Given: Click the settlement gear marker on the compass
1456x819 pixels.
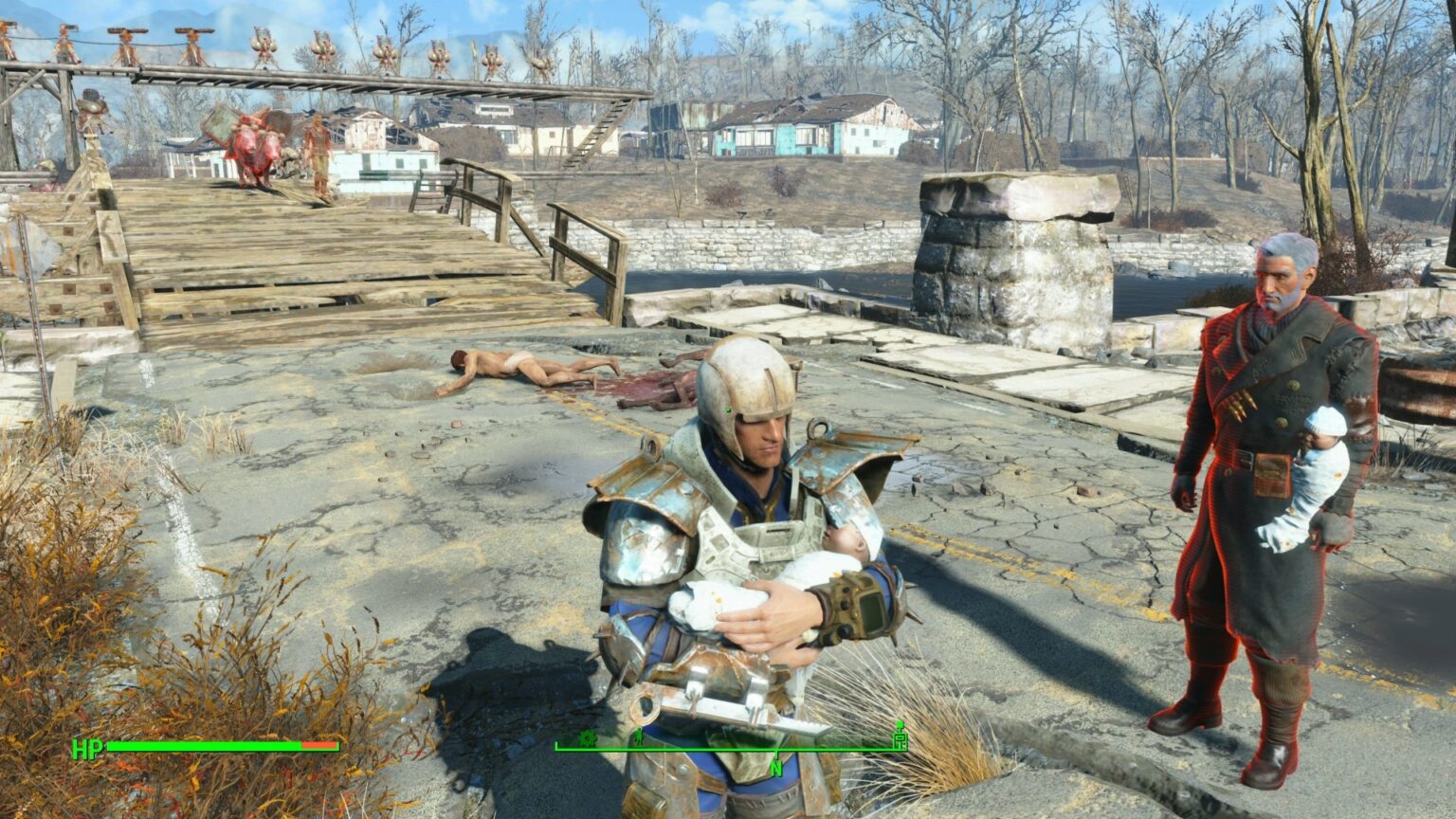Looking at the screenshot, I should [x=588, y=737].
